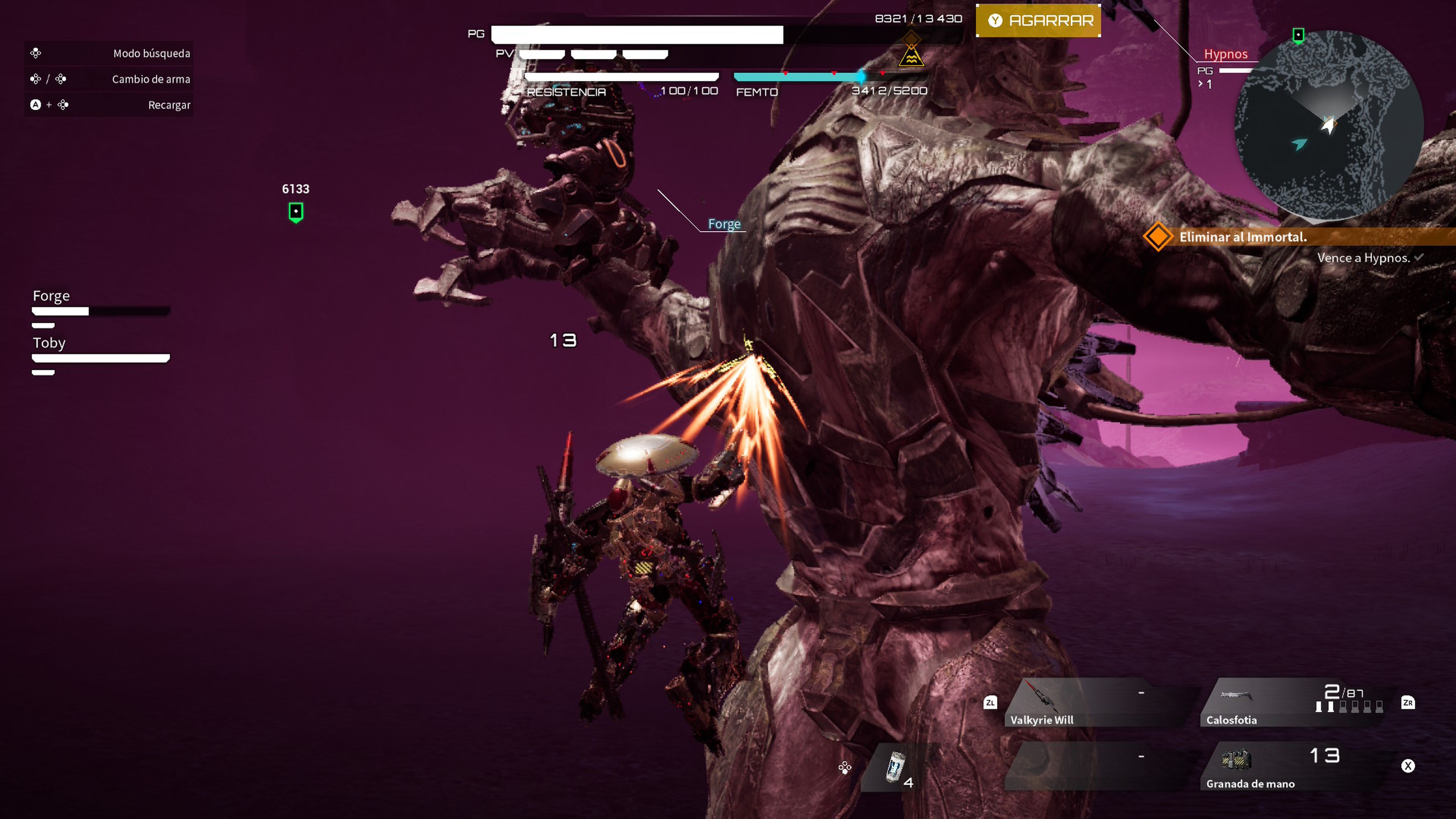Screen dimensions: 1456x819
Task: Click the Femto warning triangle icon
Action: [911, 56]
